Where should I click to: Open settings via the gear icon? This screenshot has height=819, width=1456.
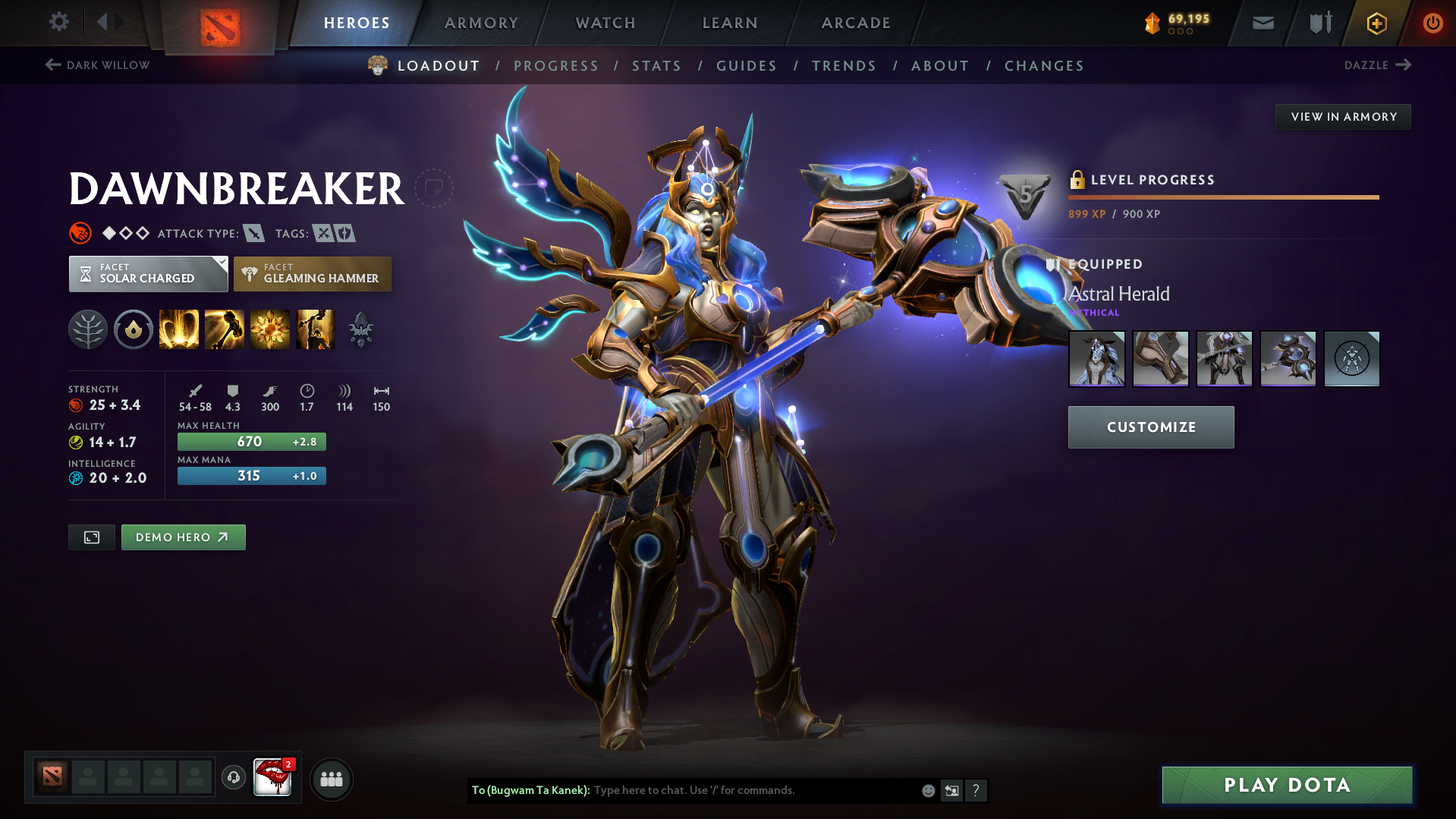59,22
